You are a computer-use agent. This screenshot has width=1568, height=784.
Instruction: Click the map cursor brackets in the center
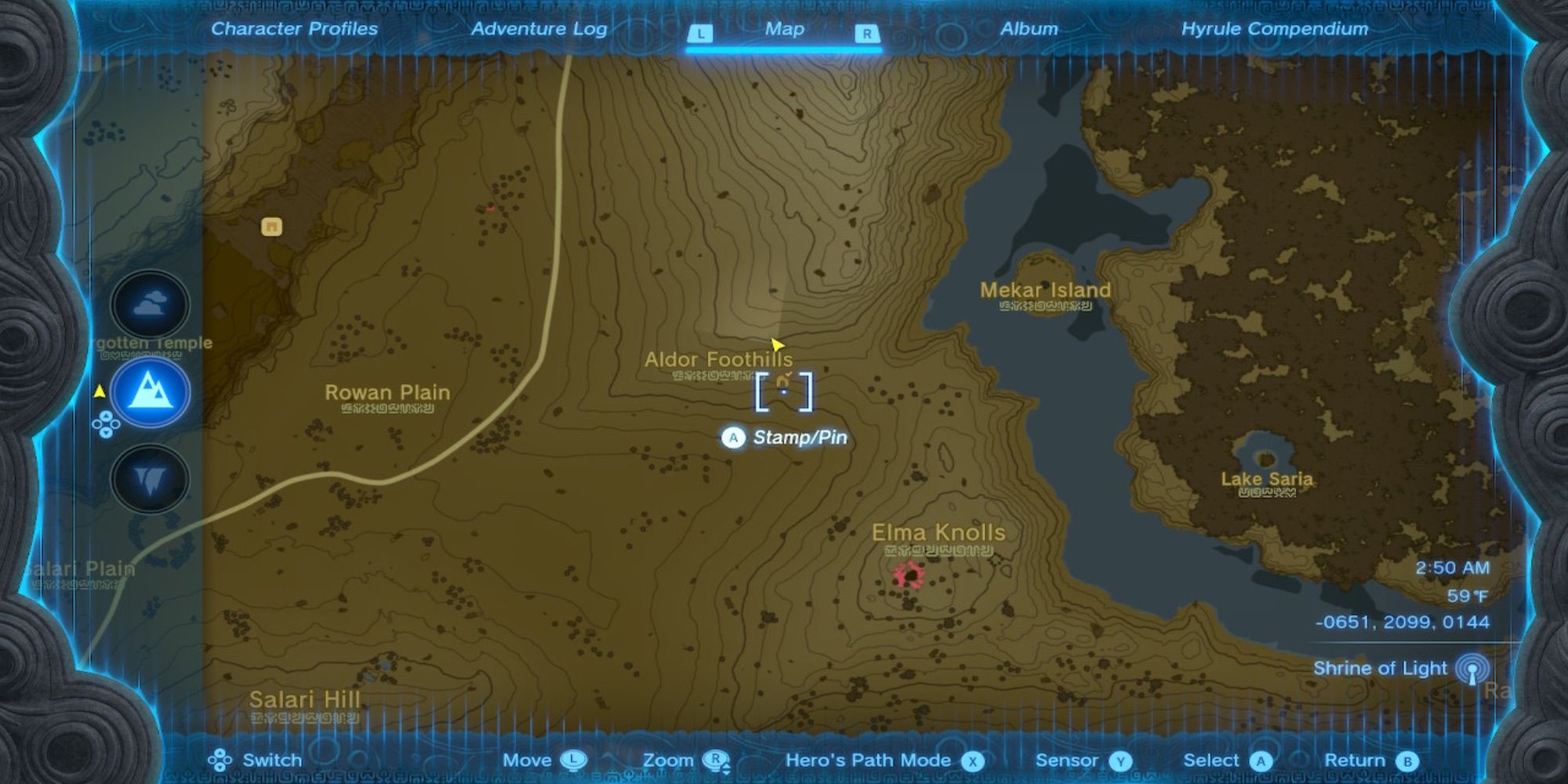click(x=785, y=392)
